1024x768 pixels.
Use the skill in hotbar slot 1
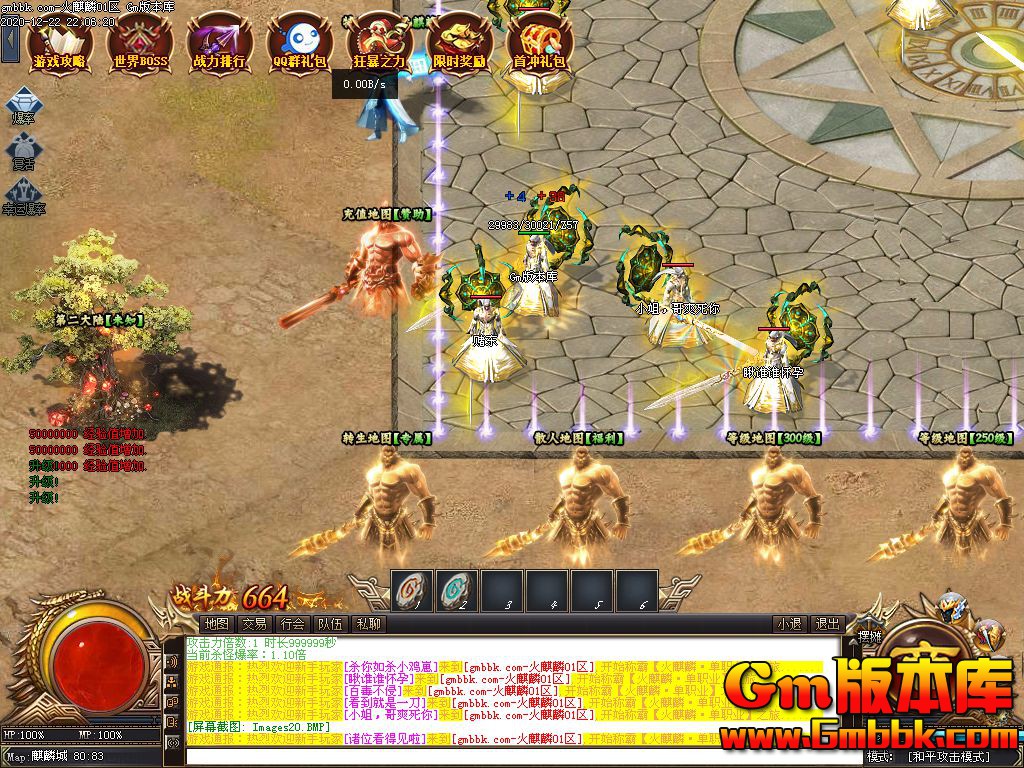412,590
